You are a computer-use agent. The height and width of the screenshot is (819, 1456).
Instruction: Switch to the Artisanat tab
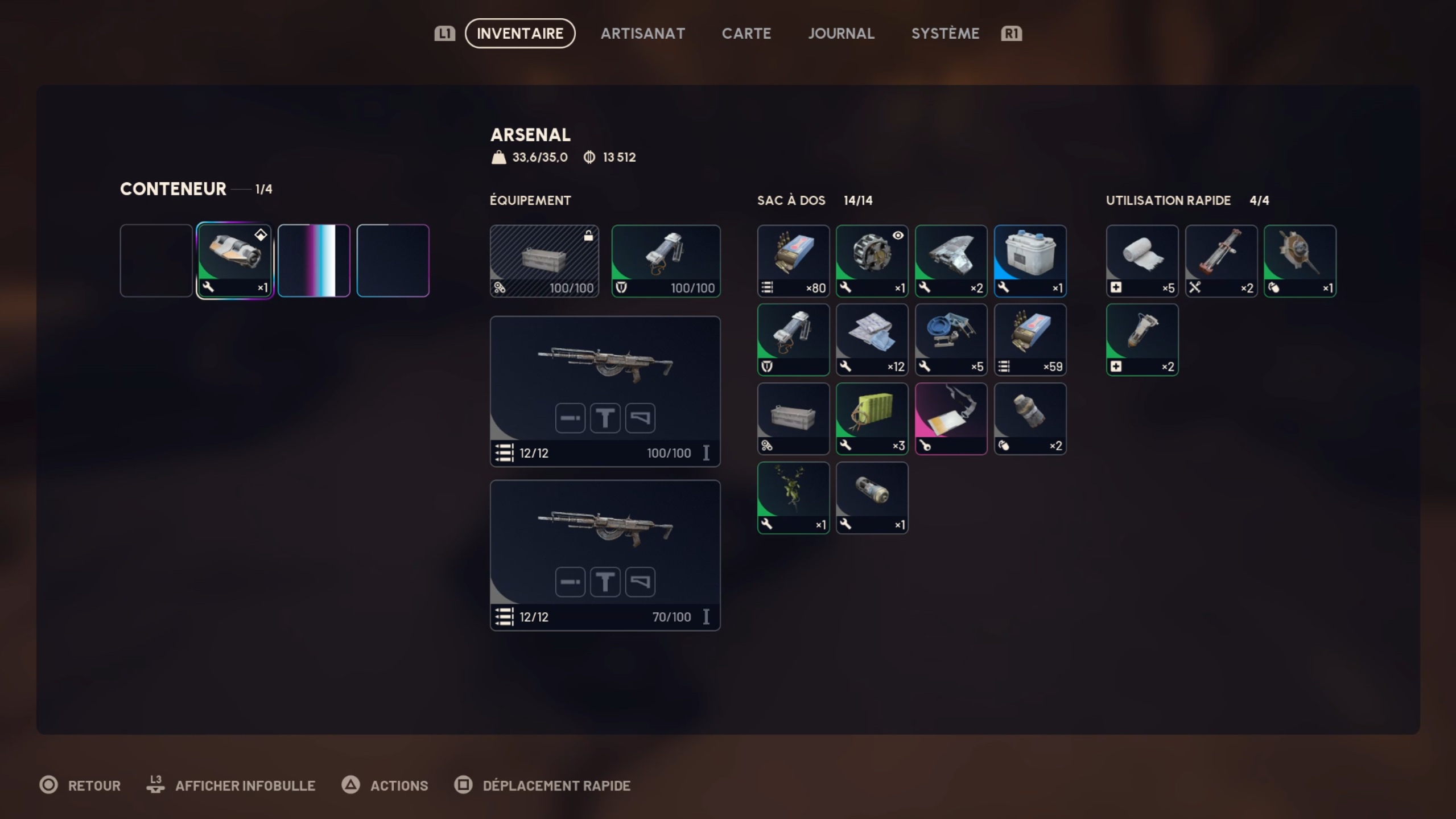(x=642, y=34)
